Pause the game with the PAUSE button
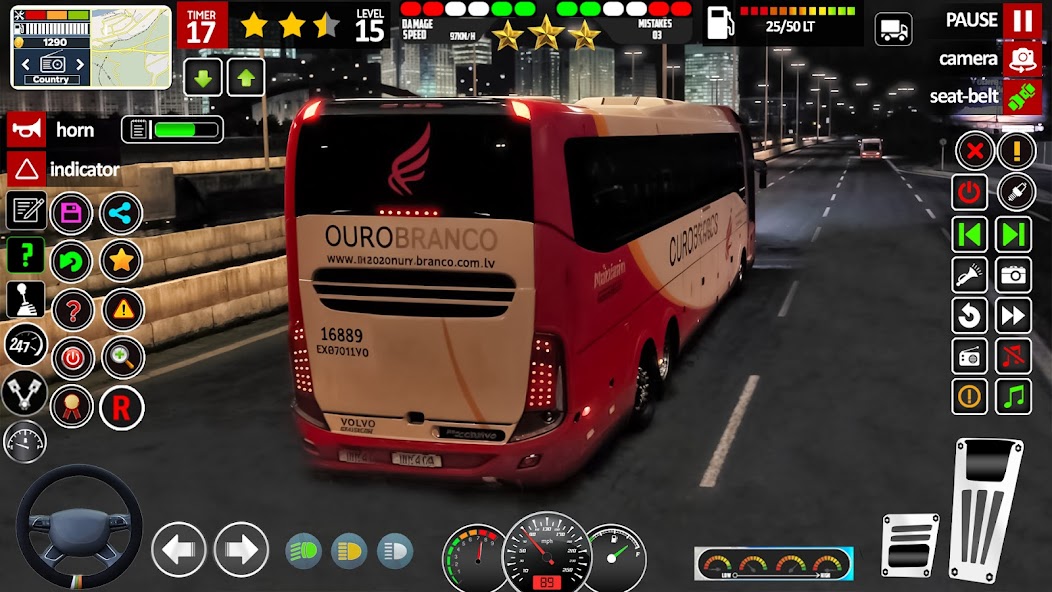The height and width of the screenshot is (592, 1052). (x=1022, y=20)
